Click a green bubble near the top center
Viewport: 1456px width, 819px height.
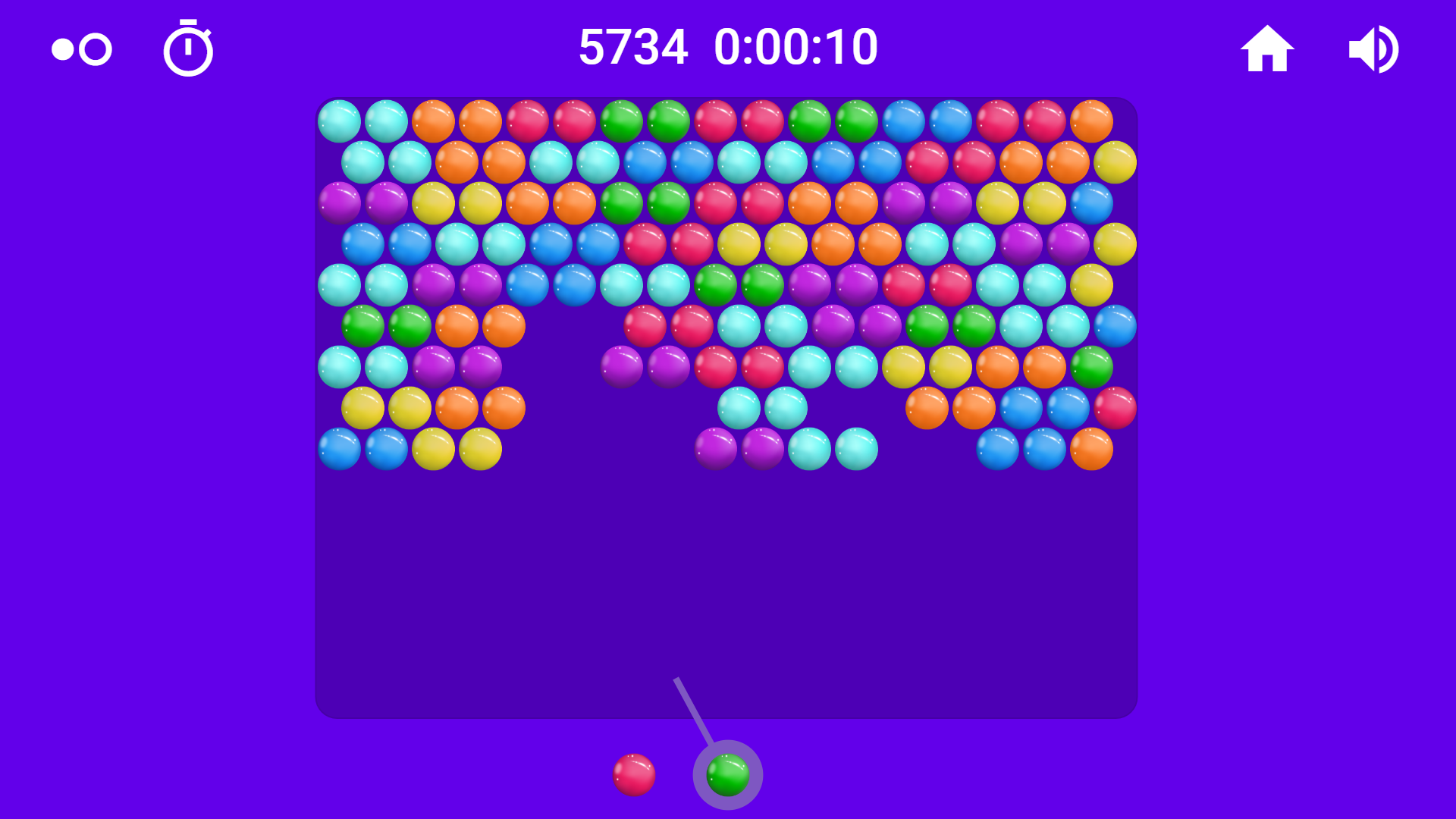pos(622,120)
